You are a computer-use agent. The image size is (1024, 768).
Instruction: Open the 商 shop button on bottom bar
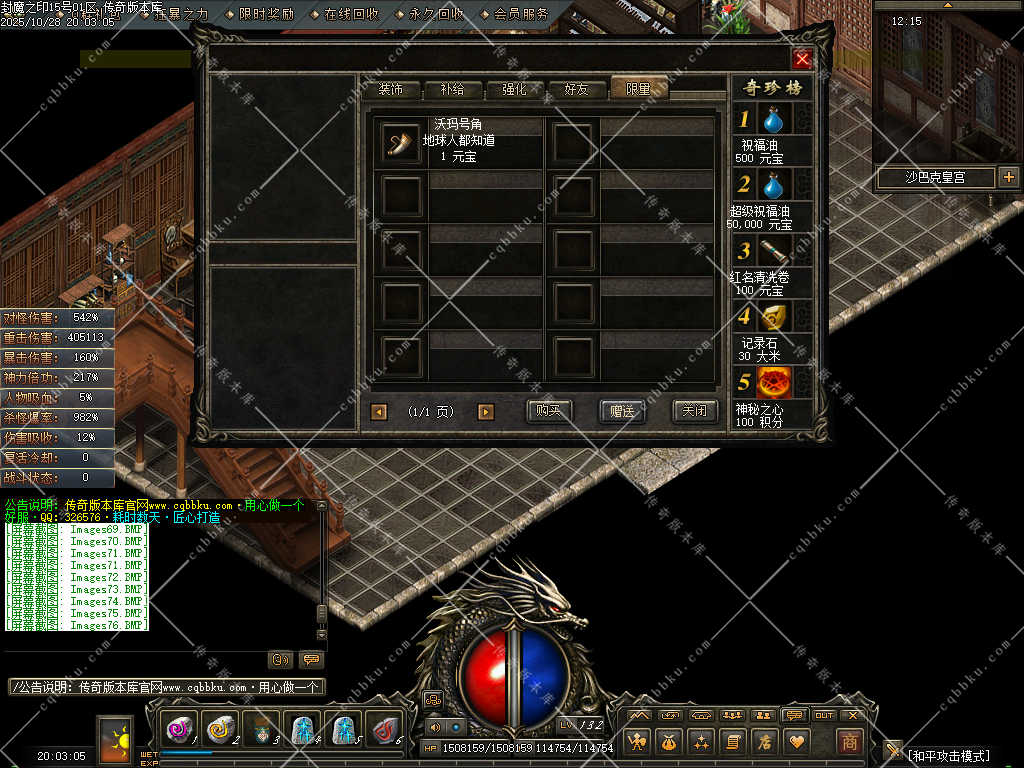(x=849, y=741)
